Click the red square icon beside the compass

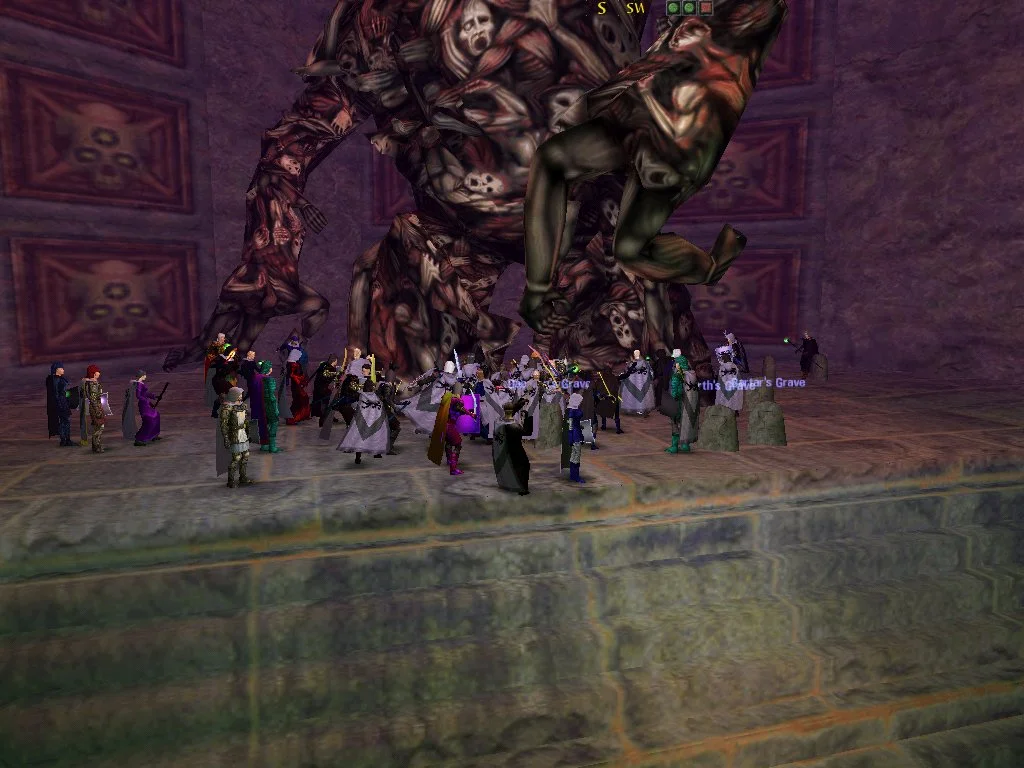(706, 8)
